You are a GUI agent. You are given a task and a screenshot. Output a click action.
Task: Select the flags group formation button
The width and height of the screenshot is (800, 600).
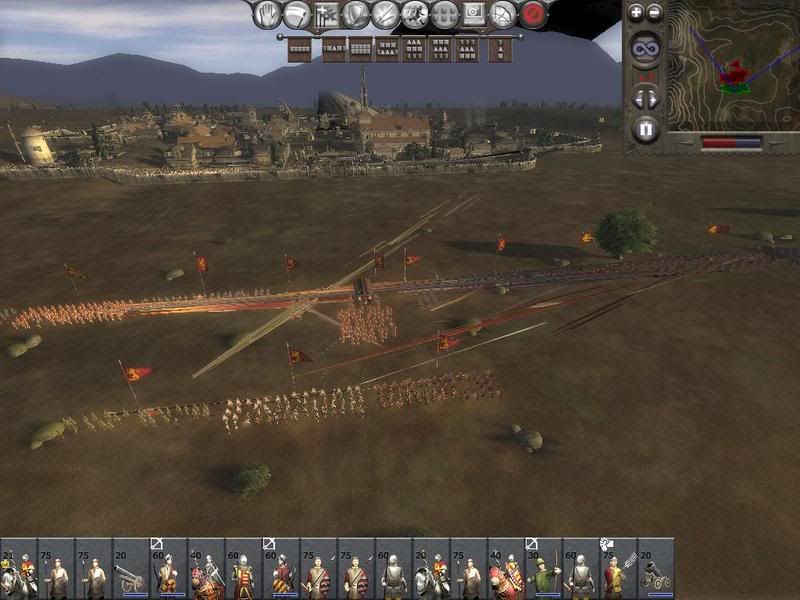click(326, 15)
